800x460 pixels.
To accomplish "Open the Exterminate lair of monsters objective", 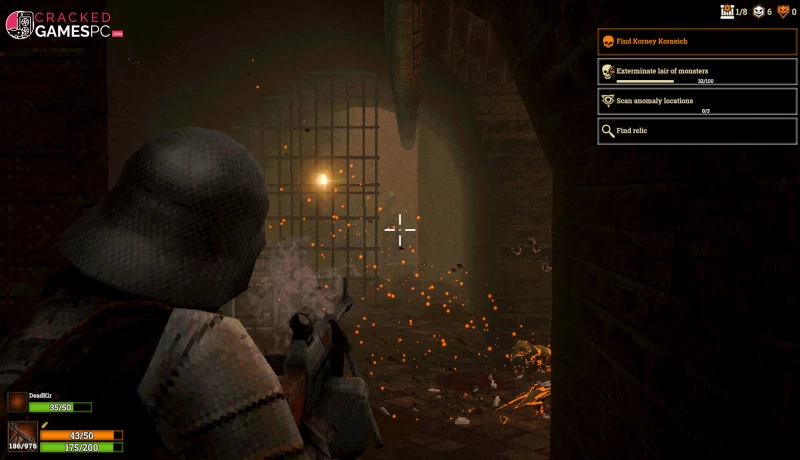I will (697, 72).
